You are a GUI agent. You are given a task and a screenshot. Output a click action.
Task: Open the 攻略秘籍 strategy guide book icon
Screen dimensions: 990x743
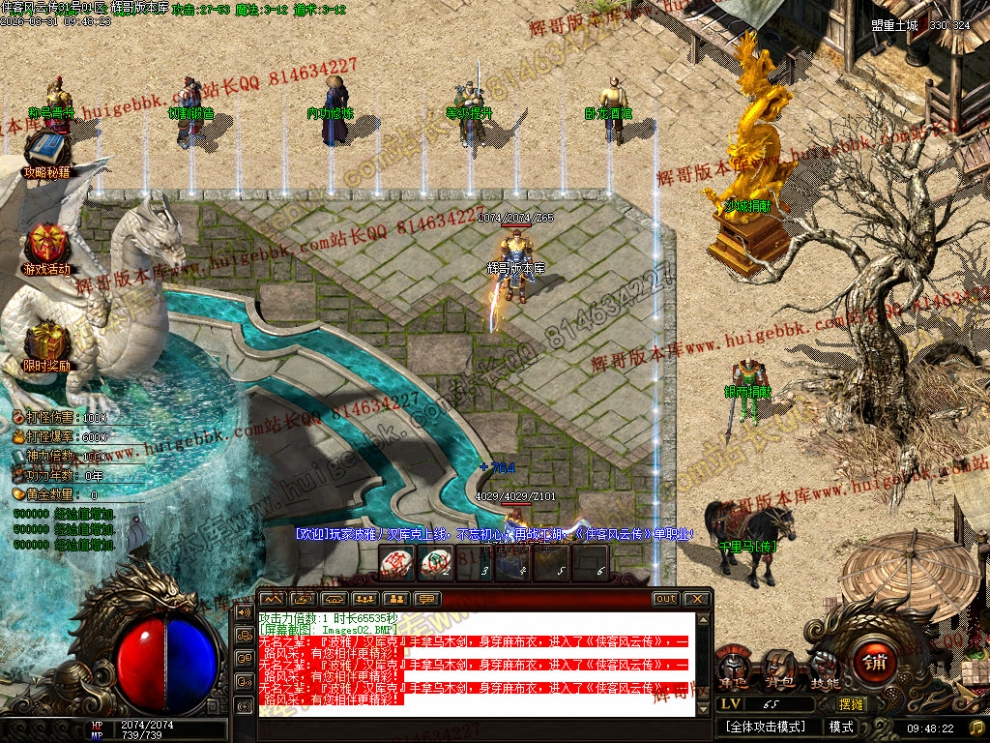pyautogui.click(x=47, y=151)
